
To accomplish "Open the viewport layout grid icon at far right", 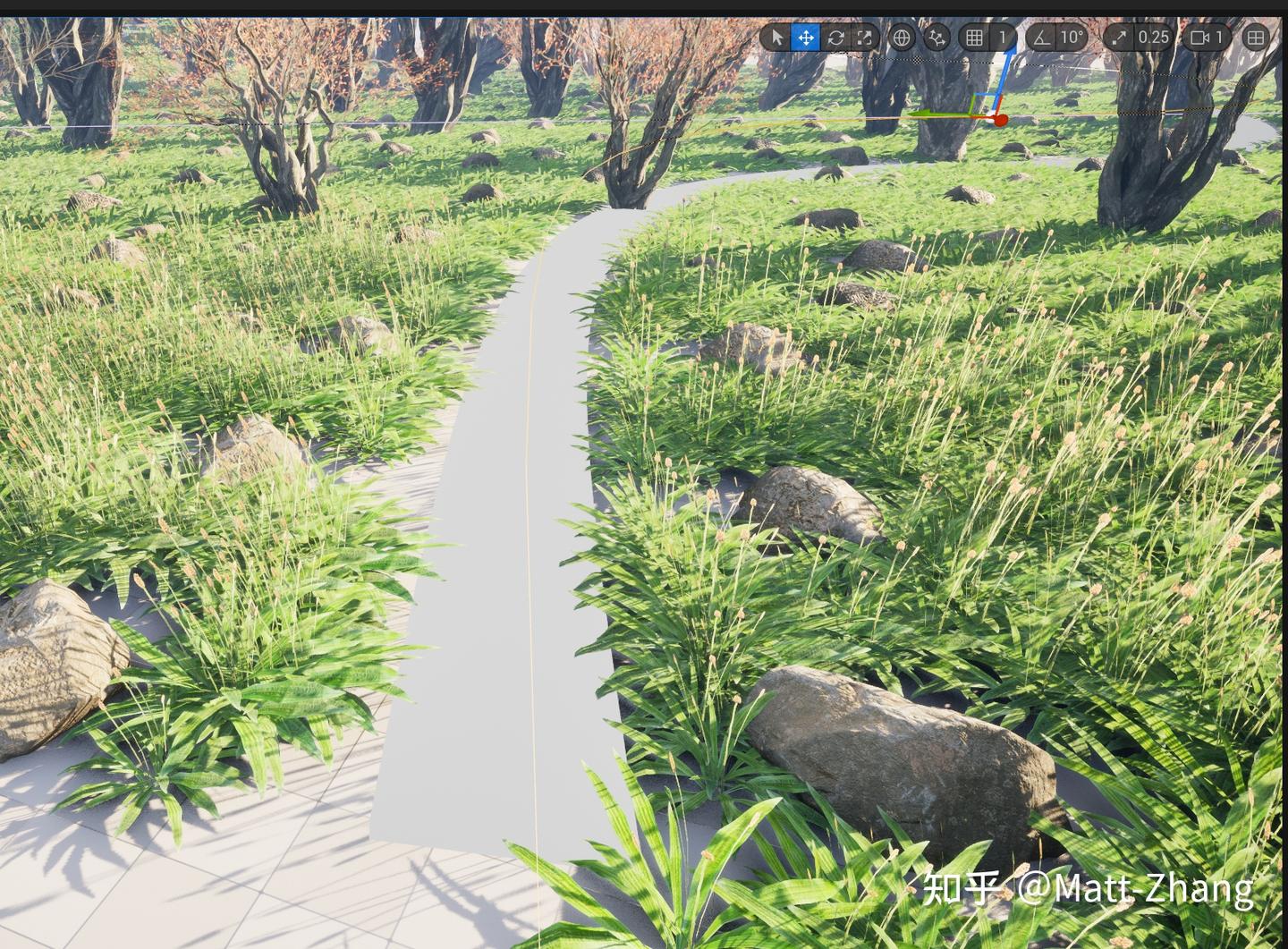I will point(1256,38).
